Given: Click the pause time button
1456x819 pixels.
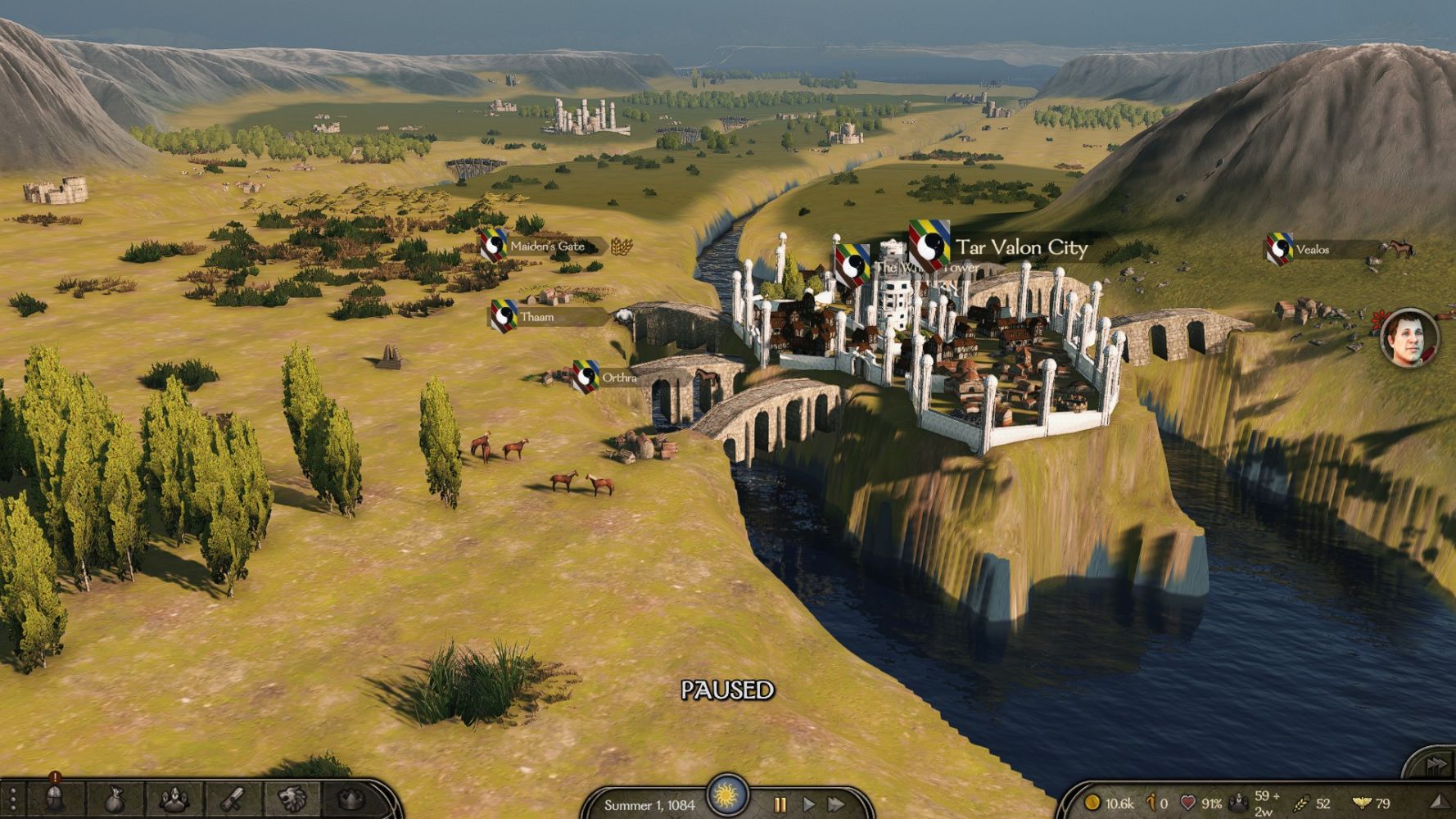Looking at the screenshot, I should (780, 804).
